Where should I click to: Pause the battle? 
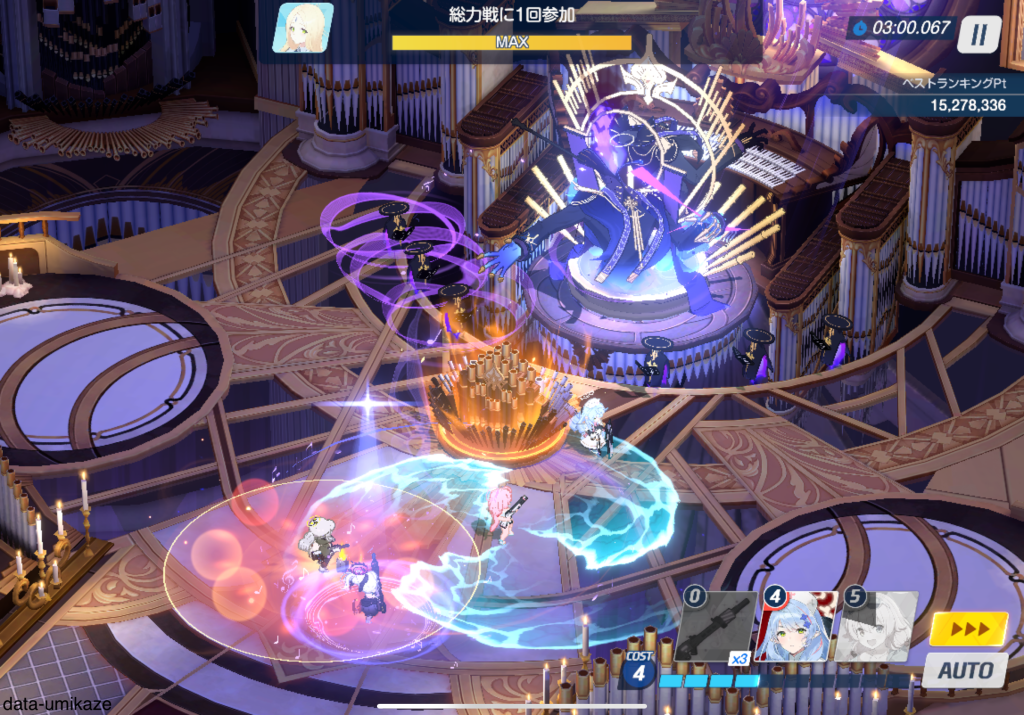(979, 35)
